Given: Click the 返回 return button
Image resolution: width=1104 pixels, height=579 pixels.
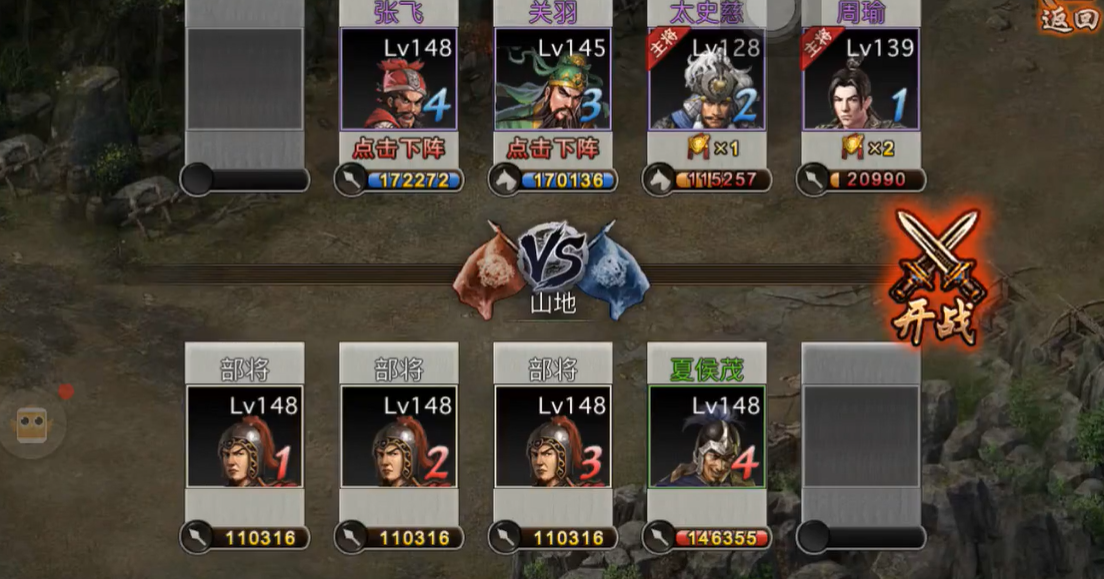Looking at the screenshot, I should (1068, 18).
